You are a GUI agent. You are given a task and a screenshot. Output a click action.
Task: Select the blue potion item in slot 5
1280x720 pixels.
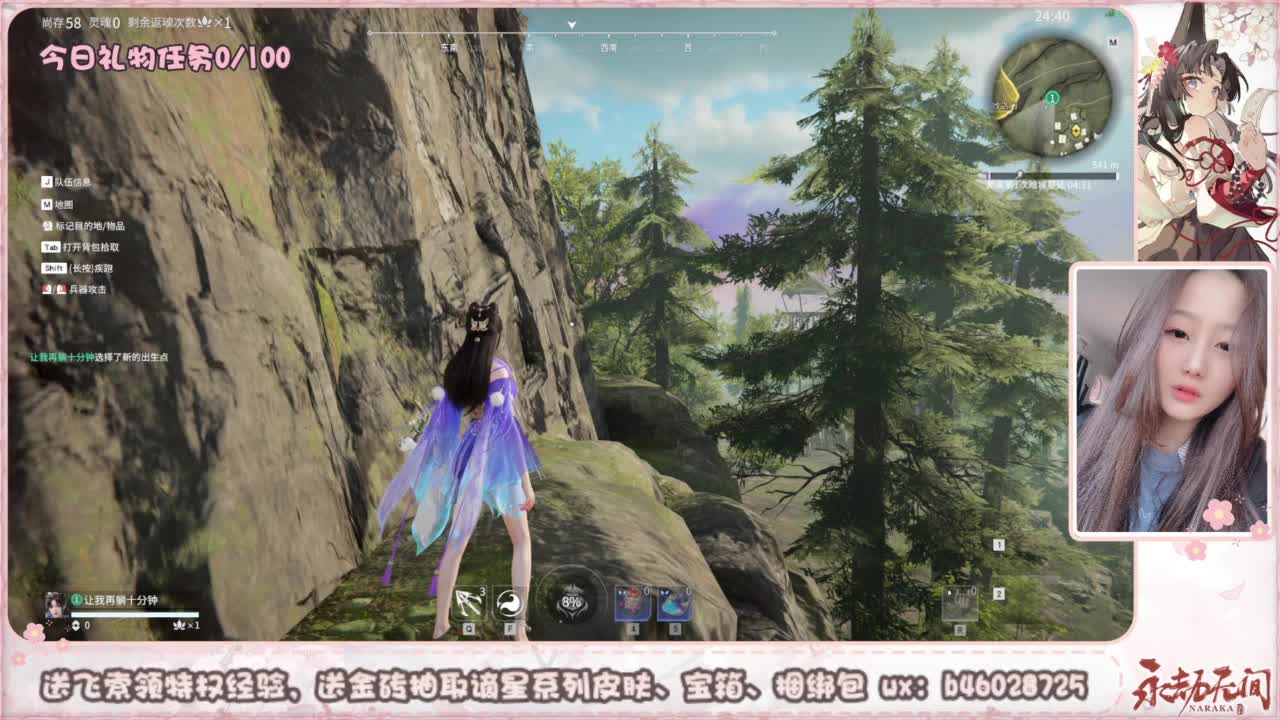[675, 603]
